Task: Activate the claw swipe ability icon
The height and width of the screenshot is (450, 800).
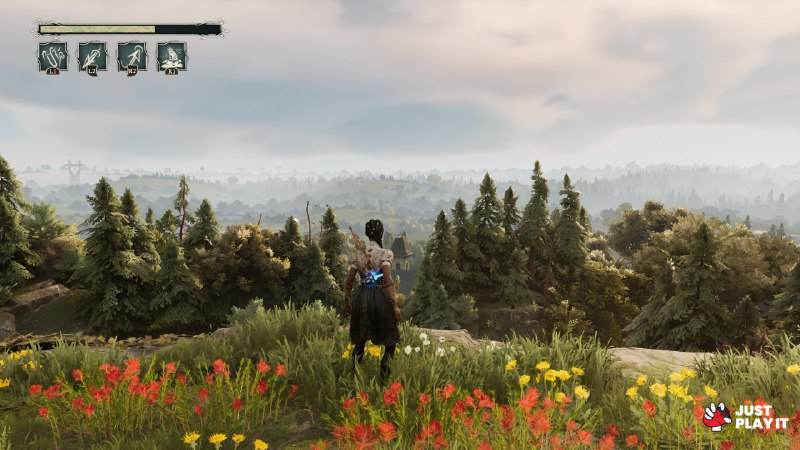Action: pyautogui.click(x=53, y=56)
